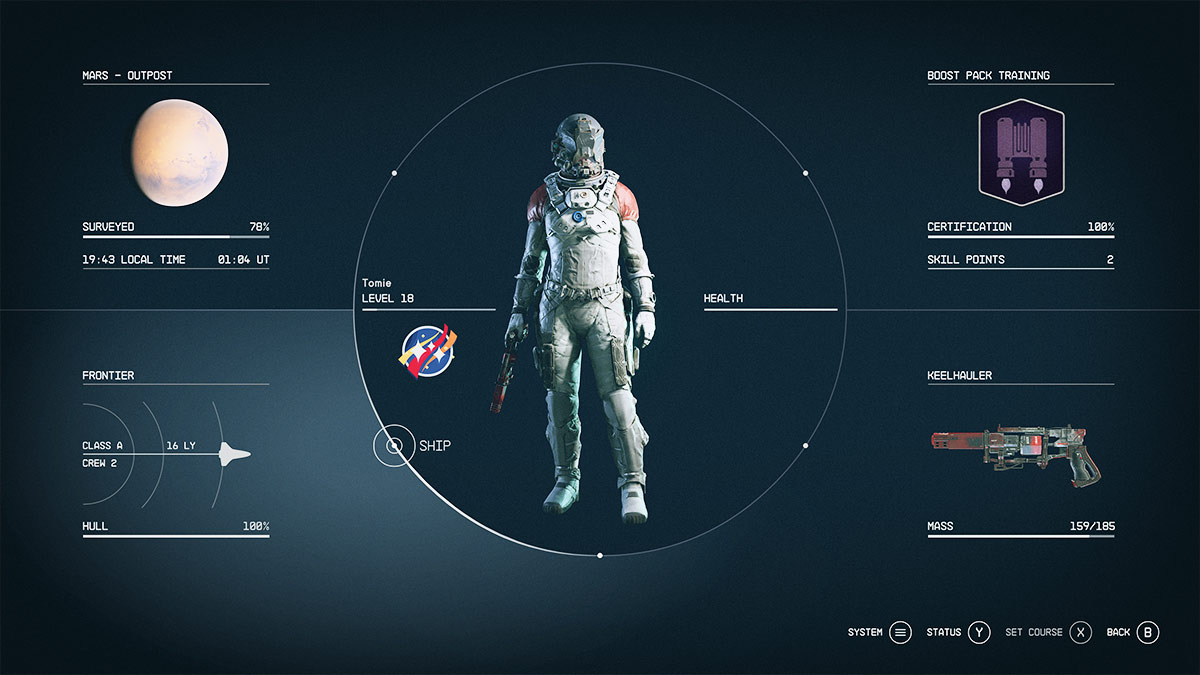Open the Frontier ship panel
Image resolution: width=1200 pixels, height=675 pixels.
click(108, 376)
